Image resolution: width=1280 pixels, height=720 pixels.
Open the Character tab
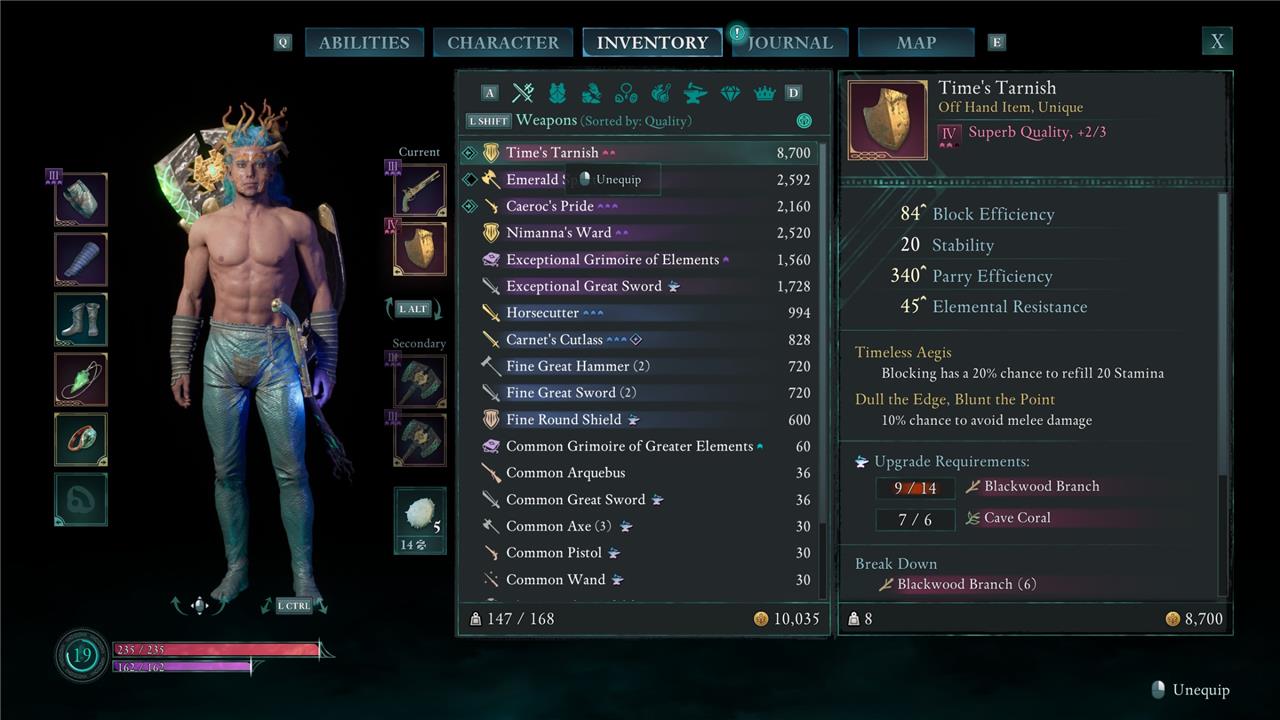[x=503, y=43]
